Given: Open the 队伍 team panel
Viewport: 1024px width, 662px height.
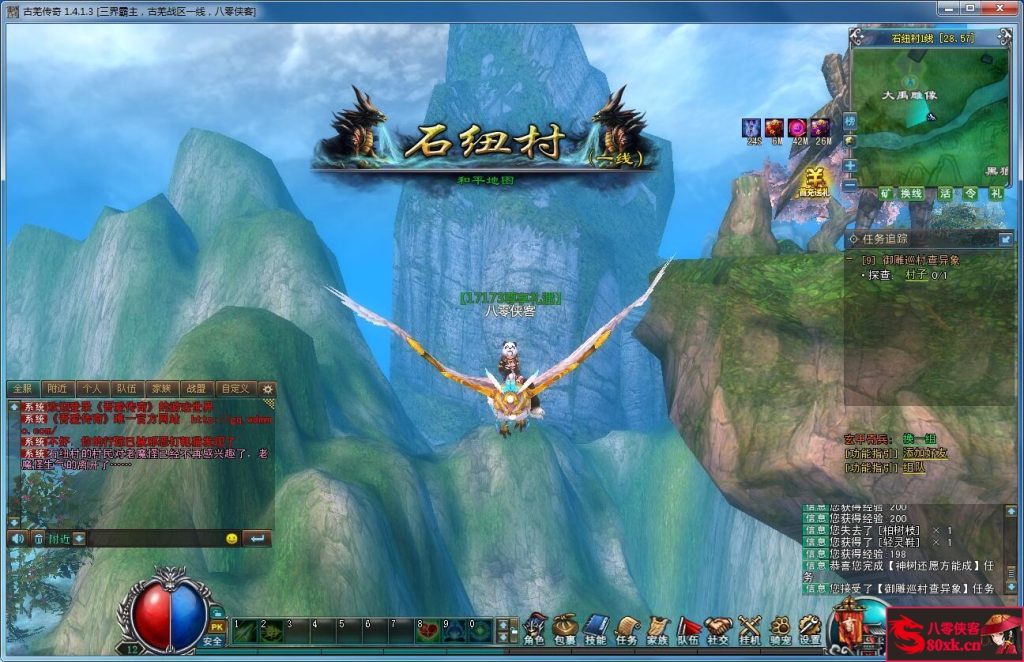Looking at the screenshot, I should 688,628.
